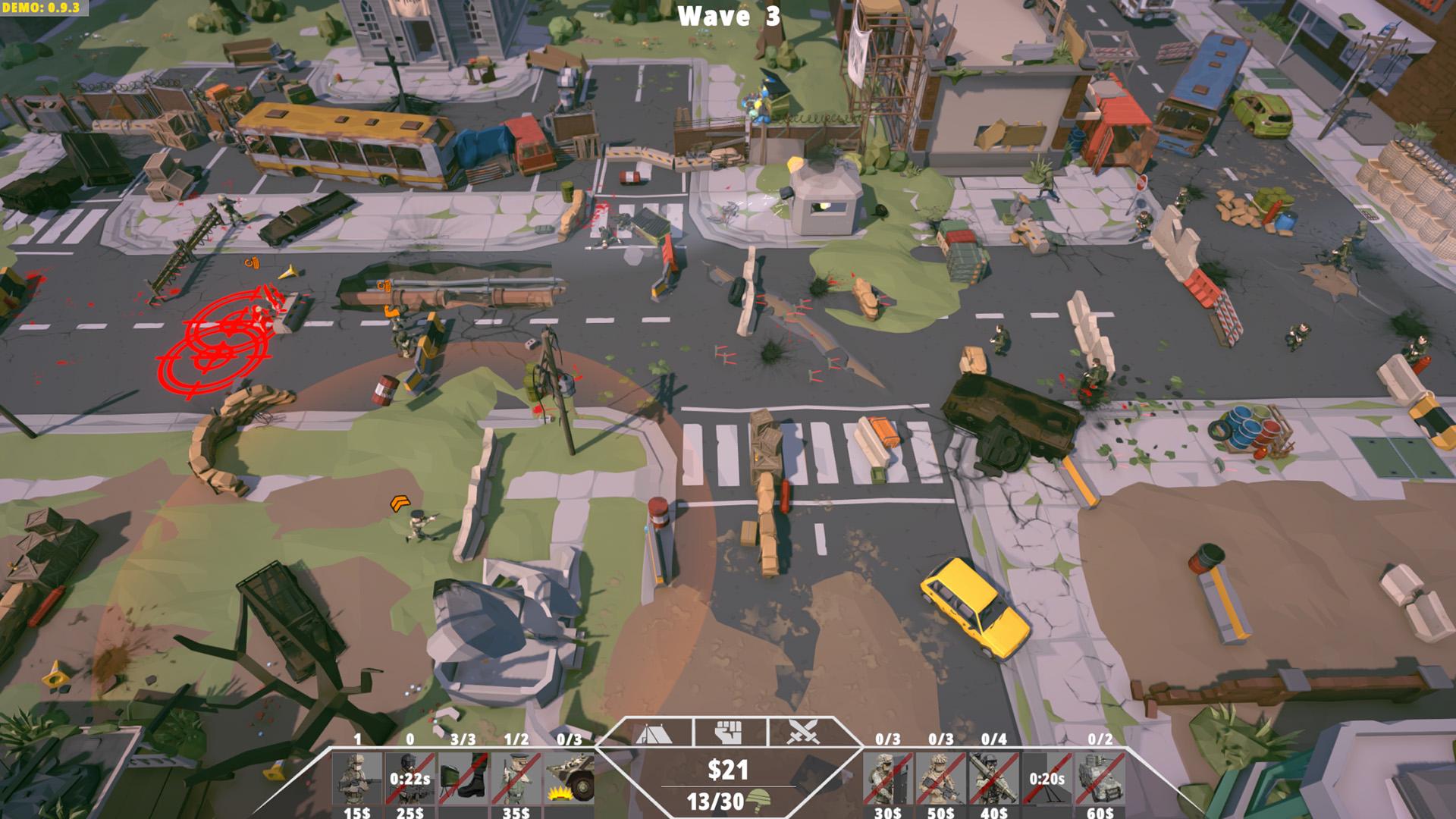Click the Wave 3 title at the top
Viewport: 1456px width, 819px height.
coord(728,16)
